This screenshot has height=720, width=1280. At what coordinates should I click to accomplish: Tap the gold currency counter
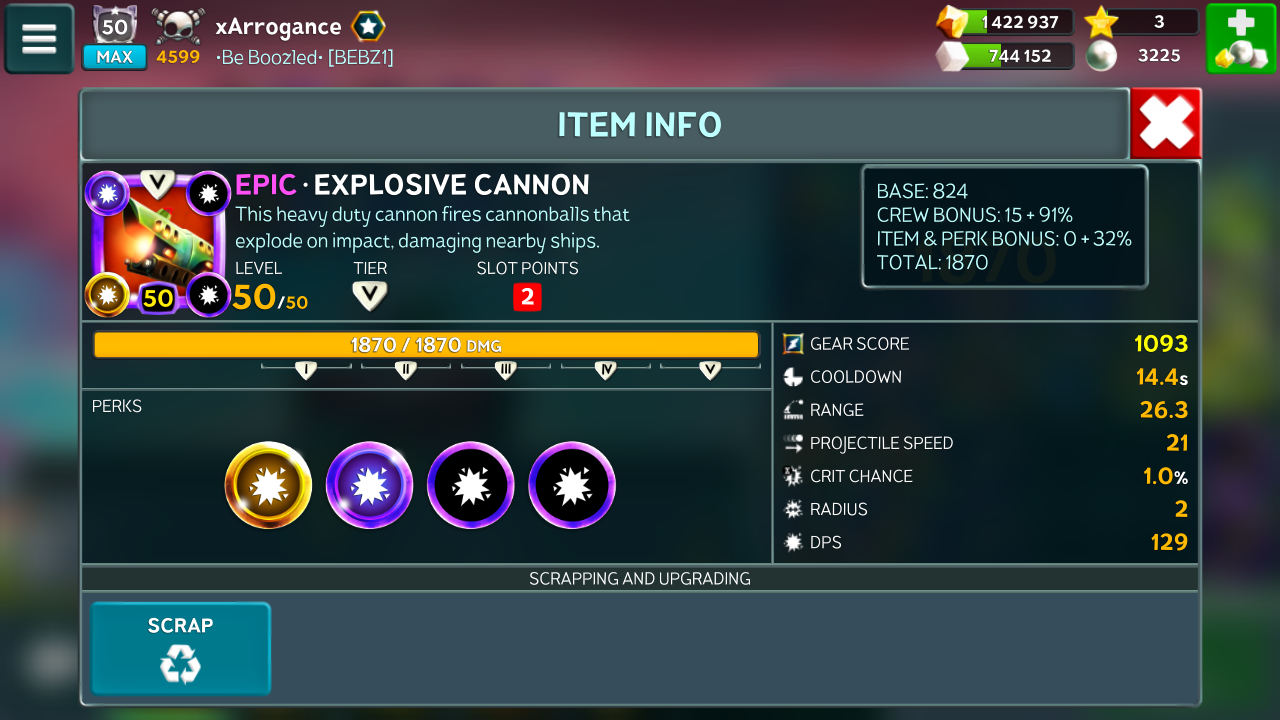tap(1005, 22)
